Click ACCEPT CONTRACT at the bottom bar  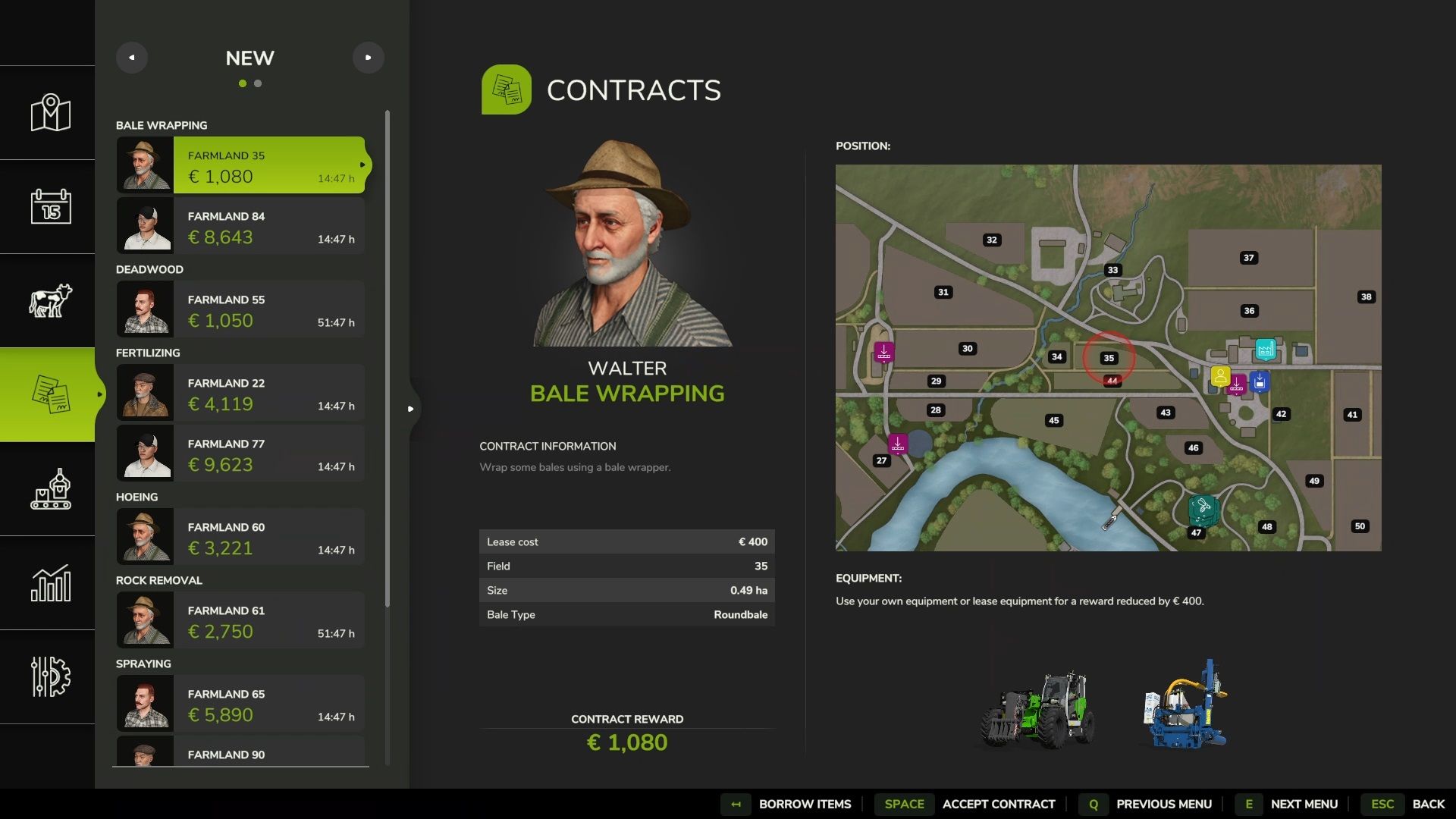click(x=999, y=804)
